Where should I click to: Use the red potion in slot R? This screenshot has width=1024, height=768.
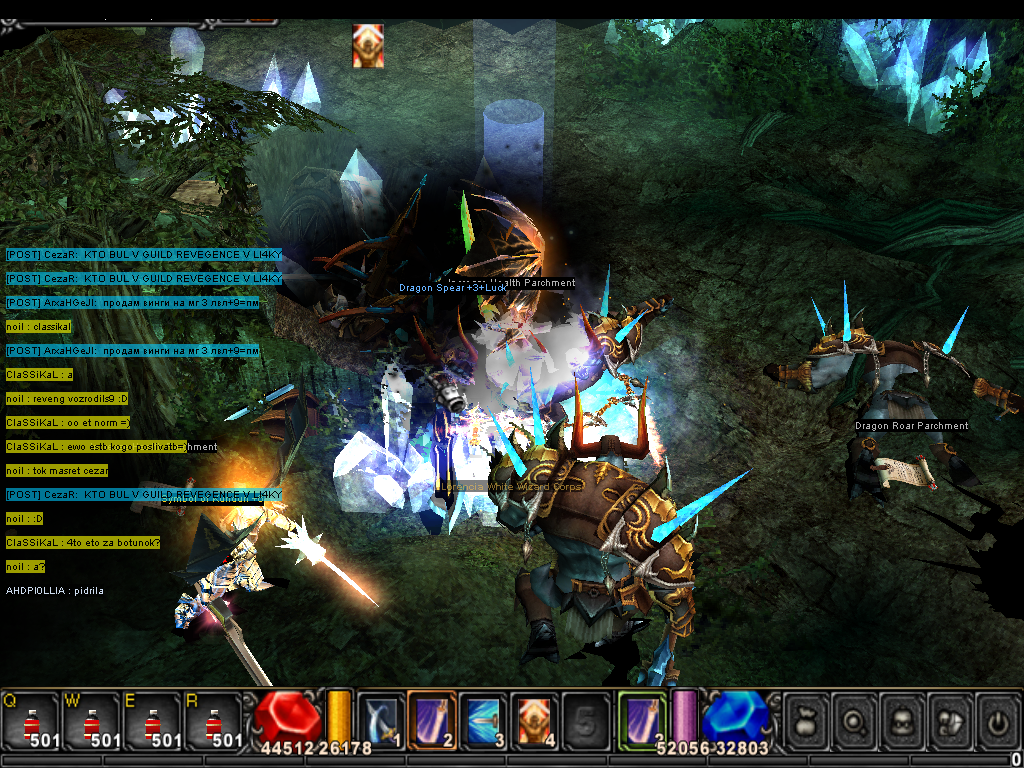point(213,721)
